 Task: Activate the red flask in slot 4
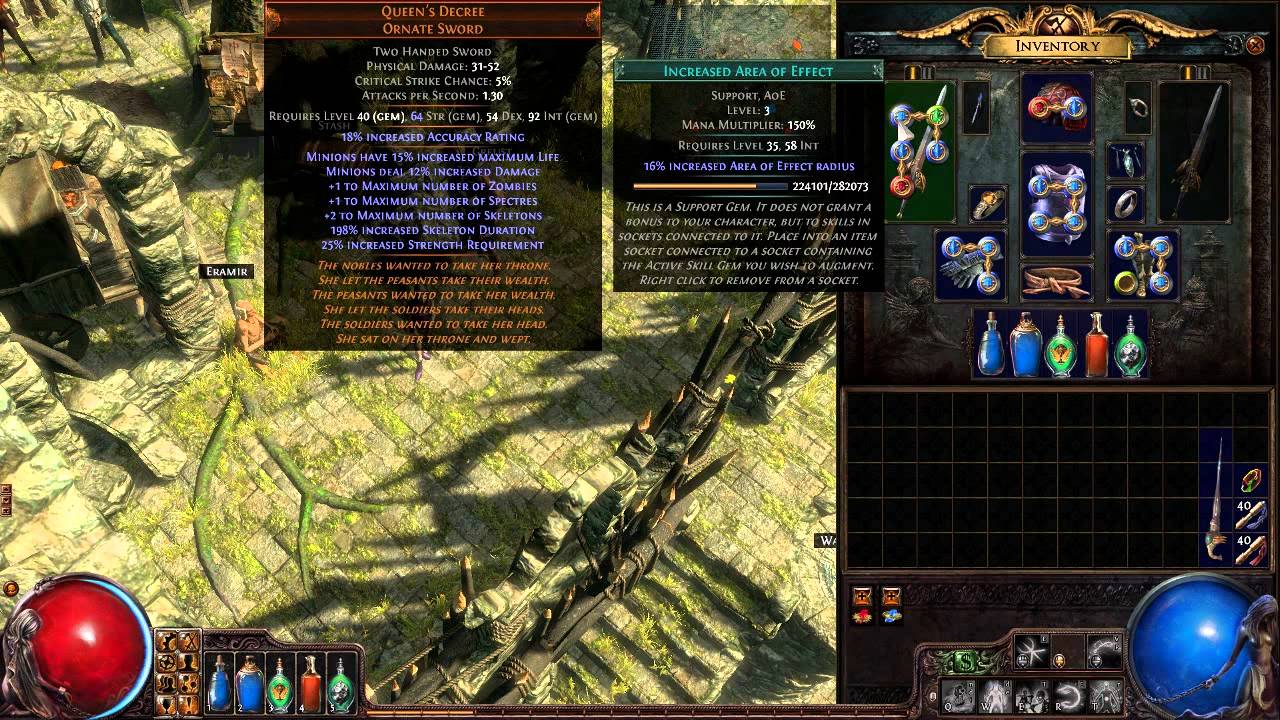click(x=310, y=681)
